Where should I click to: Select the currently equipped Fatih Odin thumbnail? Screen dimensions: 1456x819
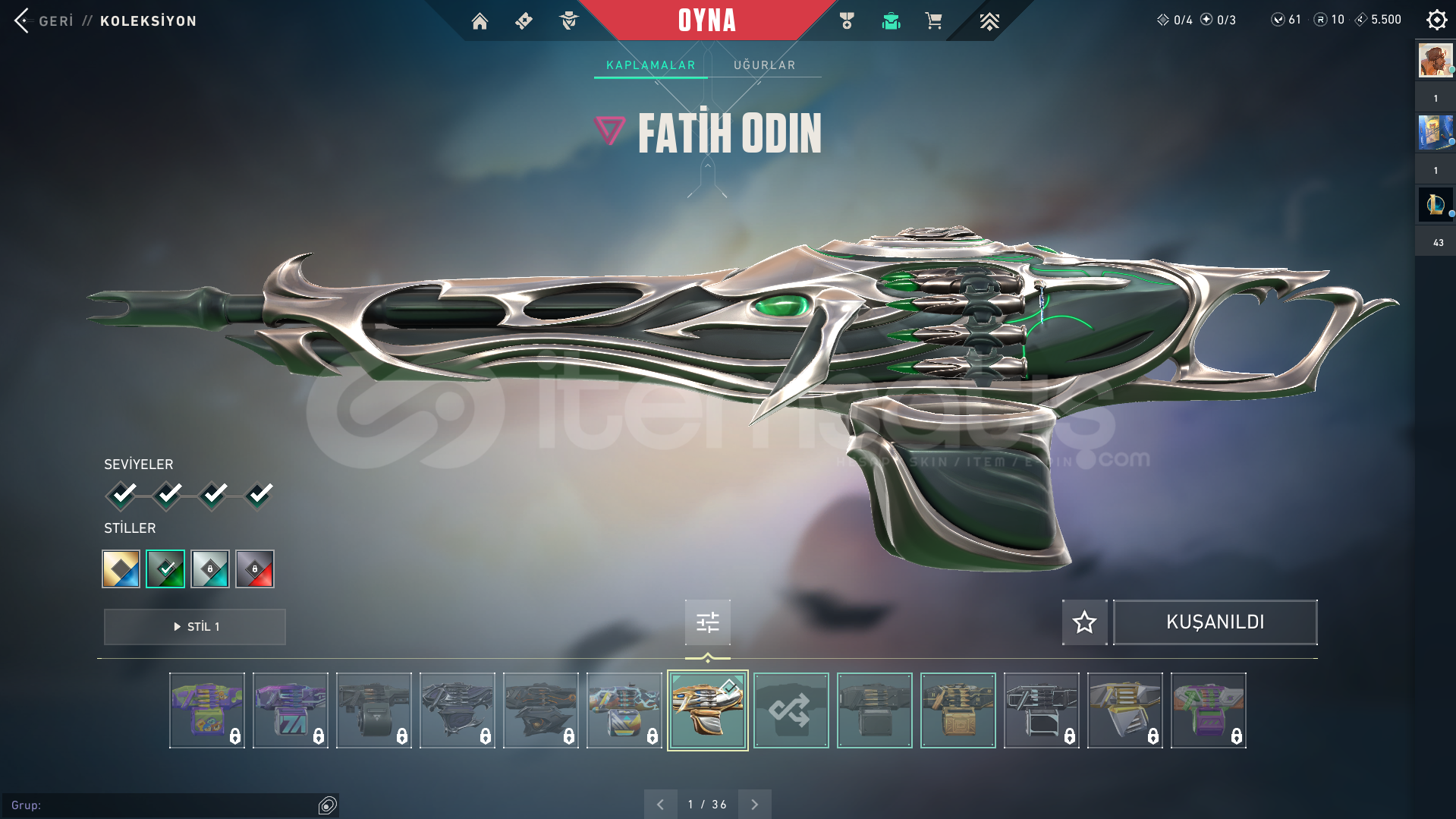pos(707,710)
